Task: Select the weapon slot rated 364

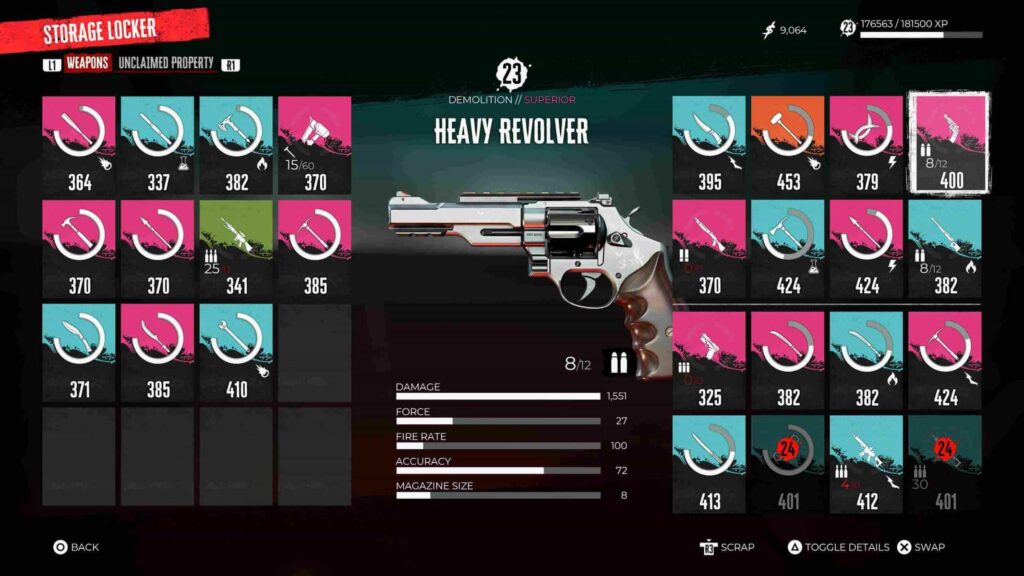Action: [x=79, y=145]
